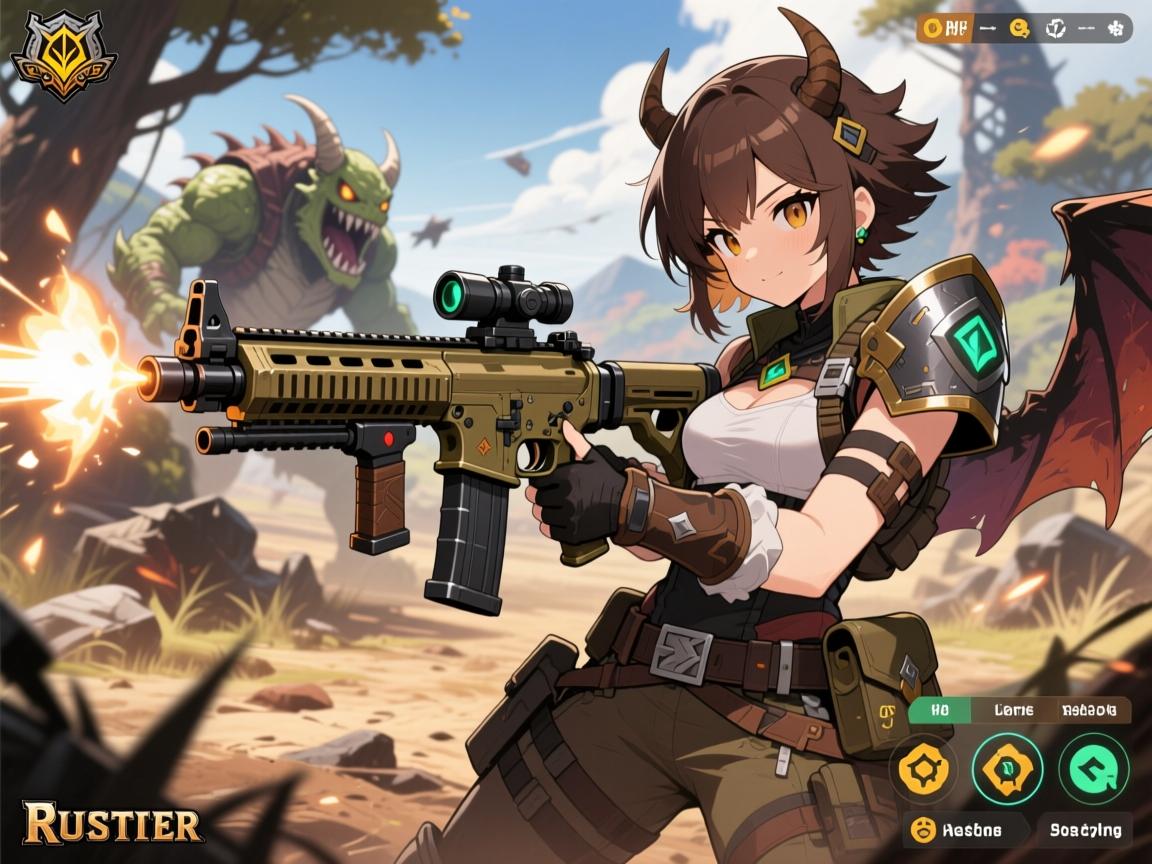
Task: Switch to the green HO tab
Action: coord(938,711)
